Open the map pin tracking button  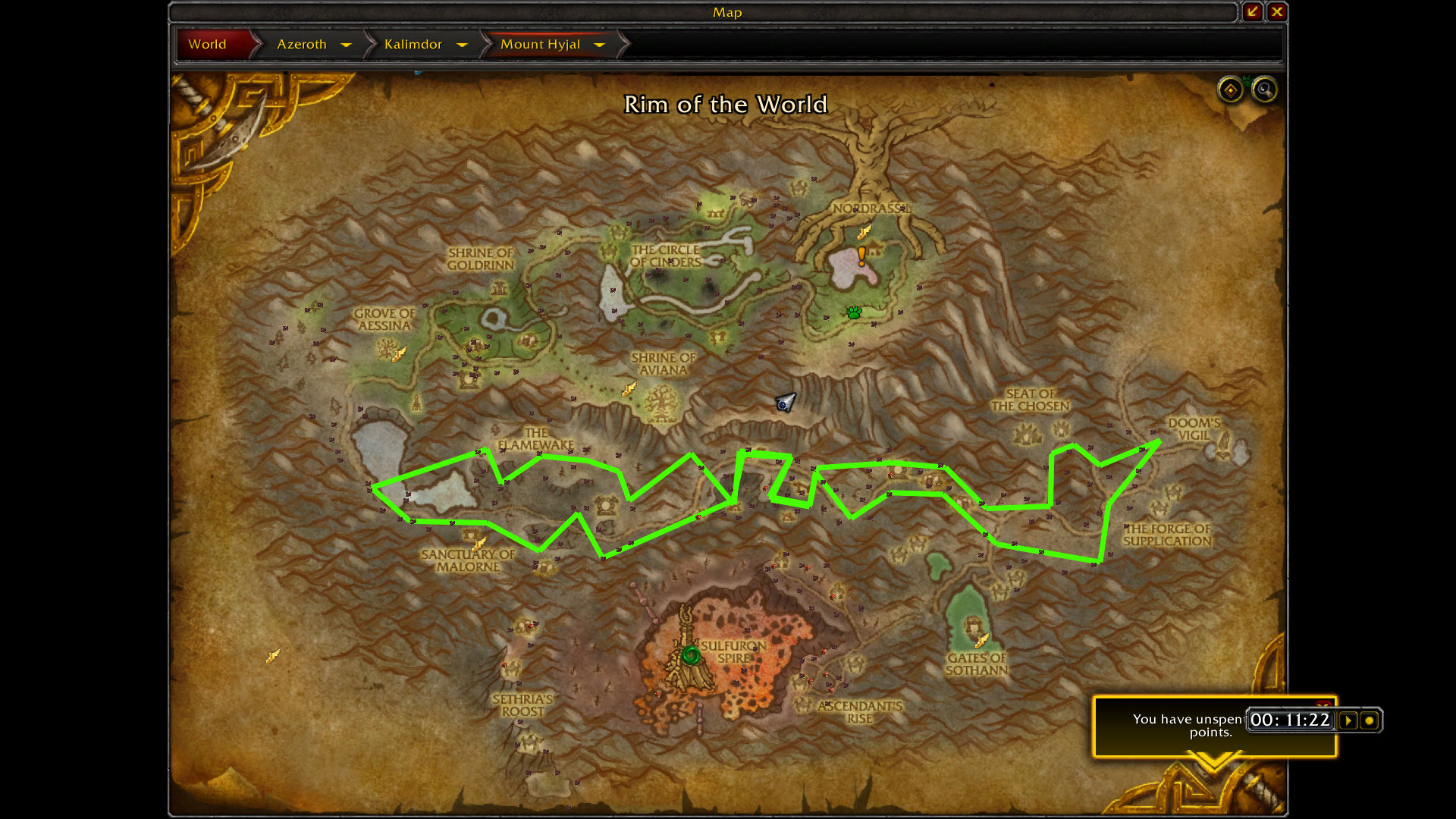point(1230,90)
